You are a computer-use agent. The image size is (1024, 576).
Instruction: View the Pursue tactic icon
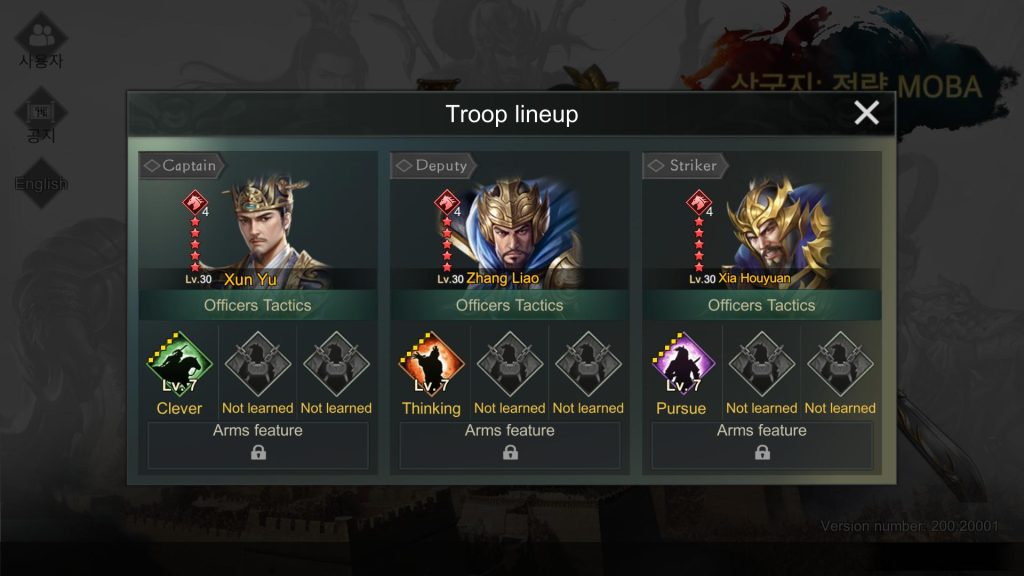682,365
